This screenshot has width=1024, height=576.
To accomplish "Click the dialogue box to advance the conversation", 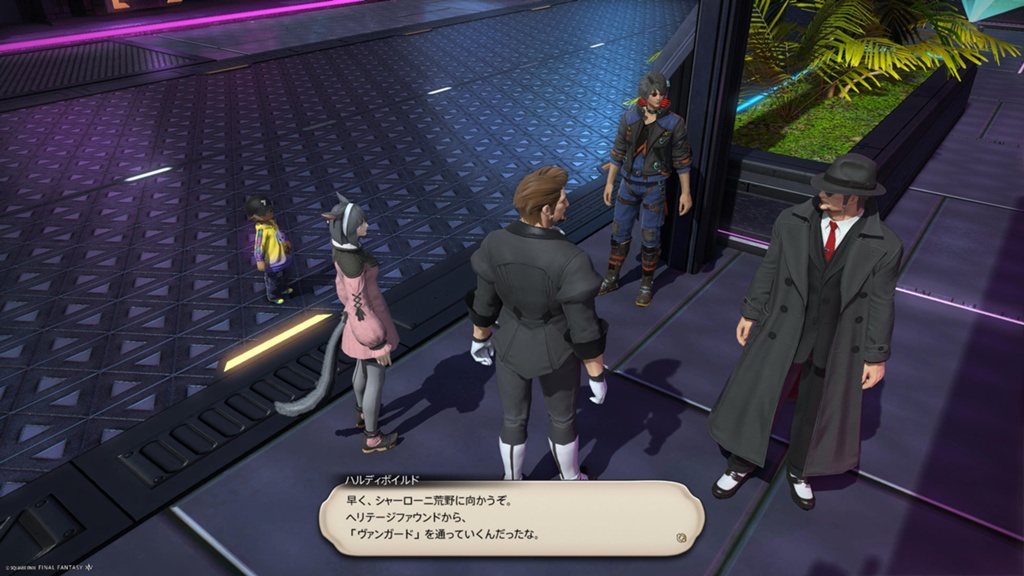I will (510, 518).
